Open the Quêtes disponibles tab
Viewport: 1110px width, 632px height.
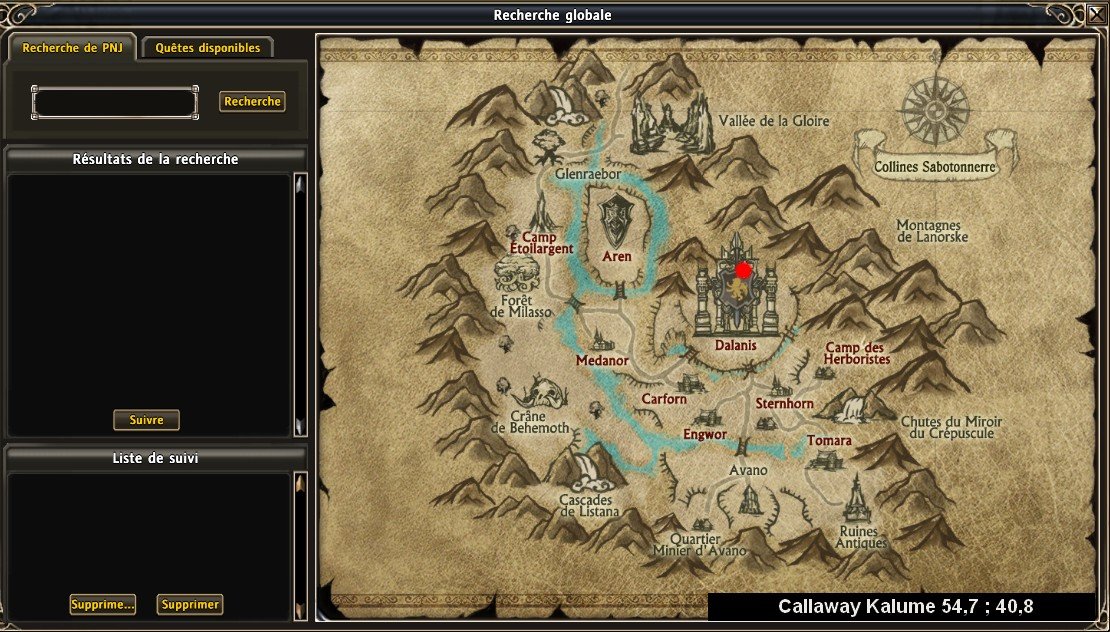(x=208, y=48)
